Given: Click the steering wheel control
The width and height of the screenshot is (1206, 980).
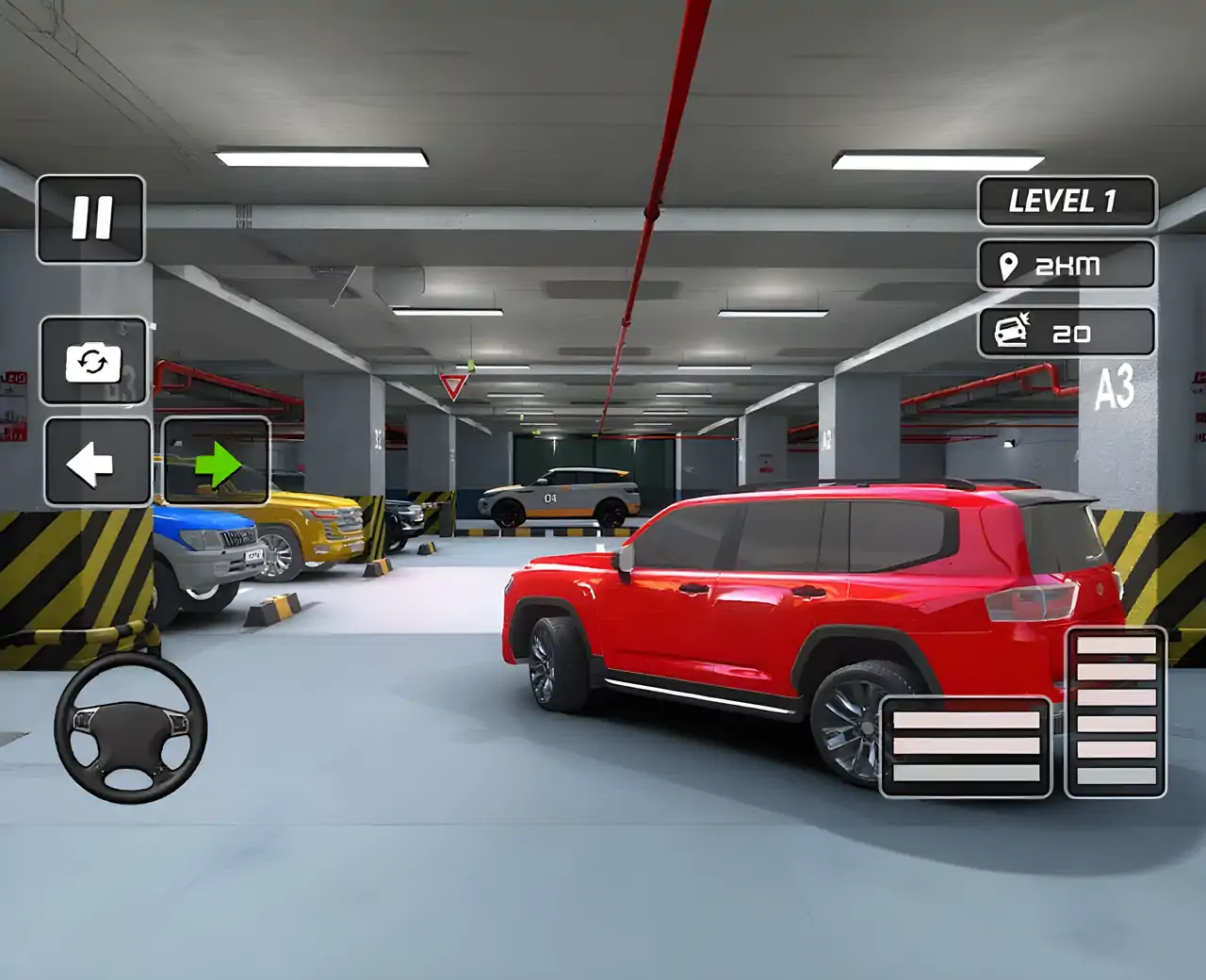Looking at the screenshot, I should 131,728.
